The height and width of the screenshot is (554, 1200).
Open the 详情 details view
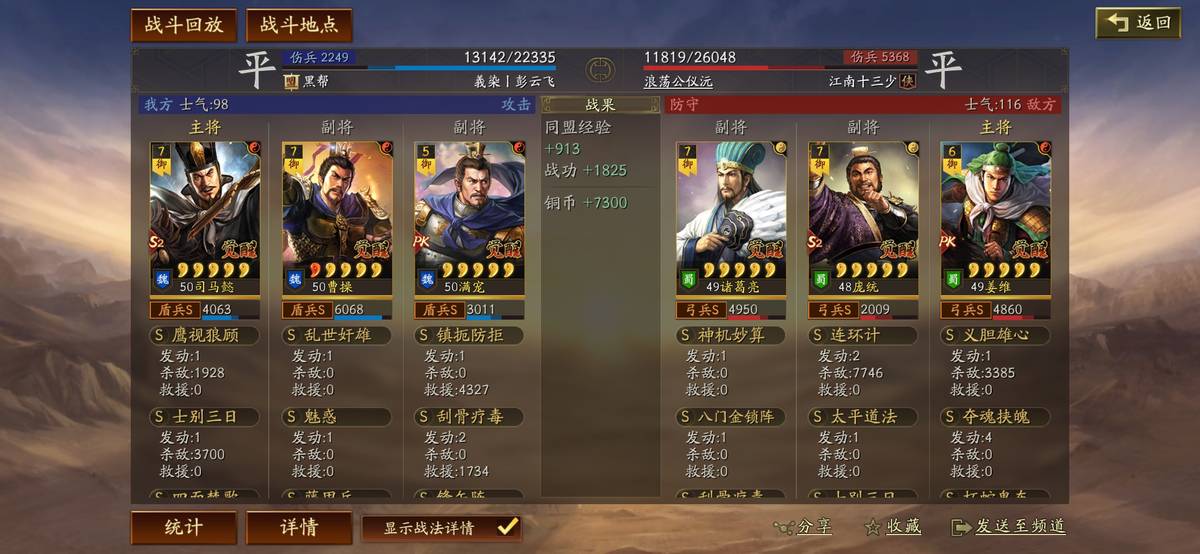coord(298,527)
